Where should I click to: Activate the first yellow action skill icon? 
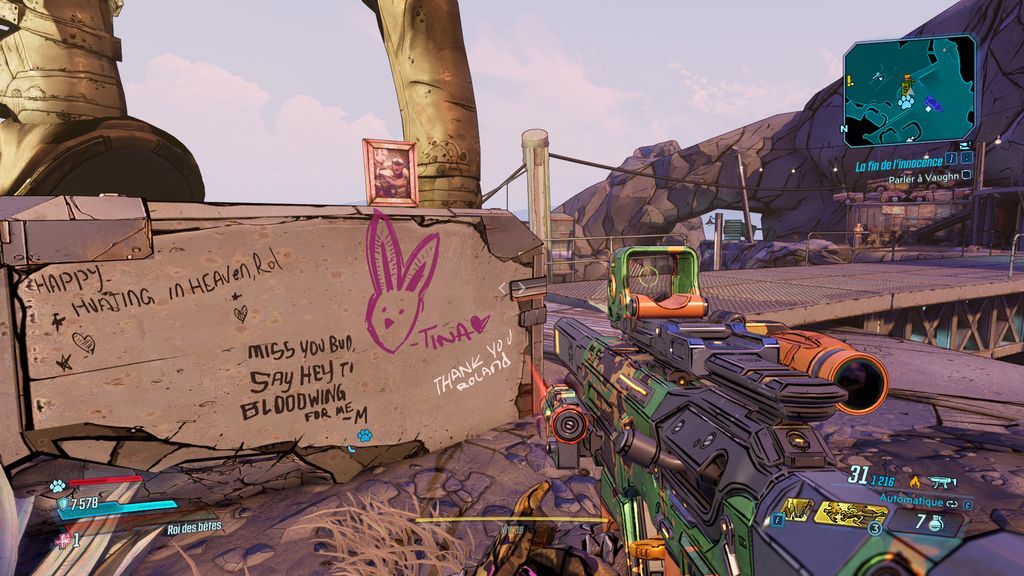point(796,511)
